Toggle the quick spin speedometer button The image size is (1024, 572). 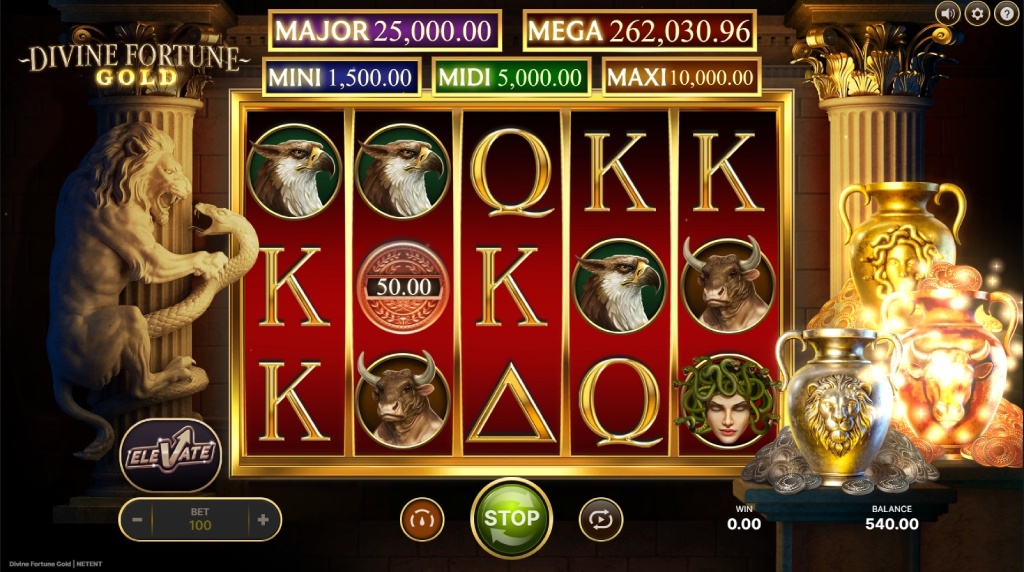pos(422,519)
